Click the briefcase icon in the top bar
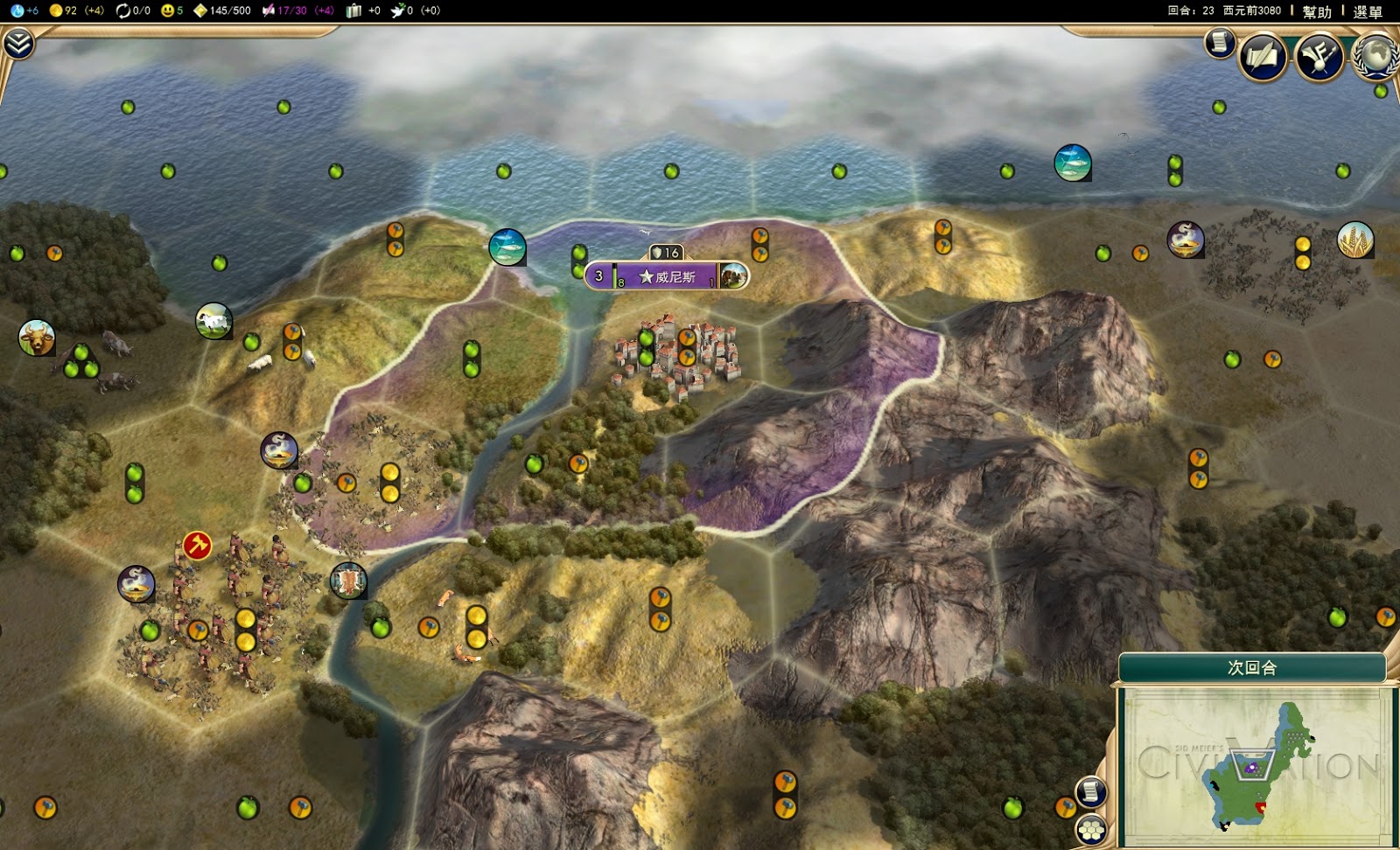The height and width of the screenshot is (850, 1400). [353, 10]
